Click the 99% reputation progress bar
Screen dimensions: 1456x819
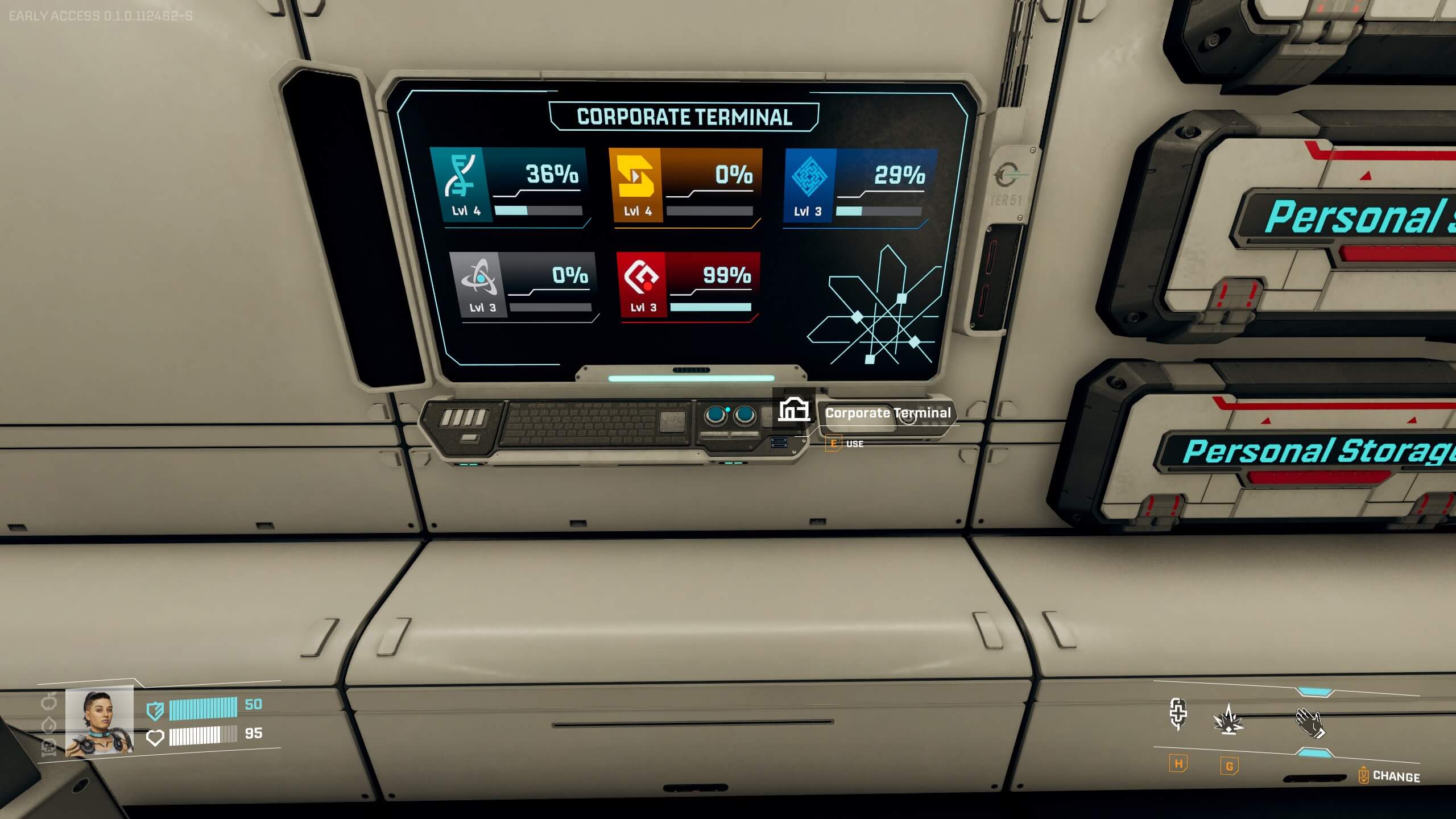tap(709, 306)
